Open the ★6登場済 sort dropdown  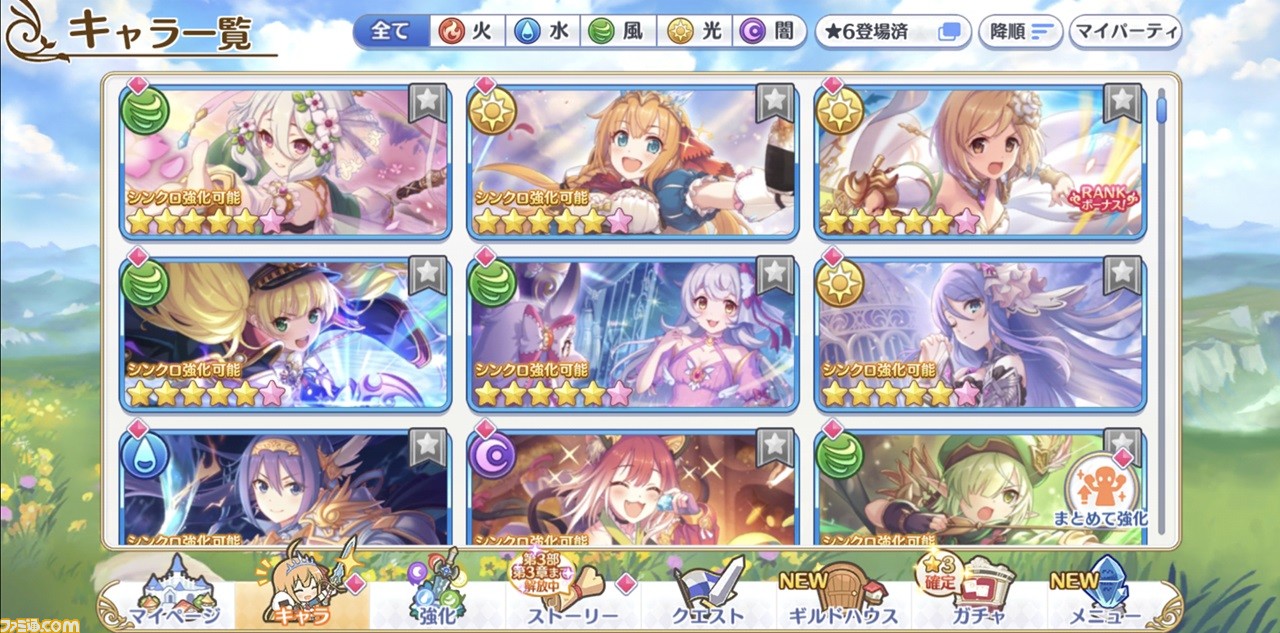click(x=892, y=31)
